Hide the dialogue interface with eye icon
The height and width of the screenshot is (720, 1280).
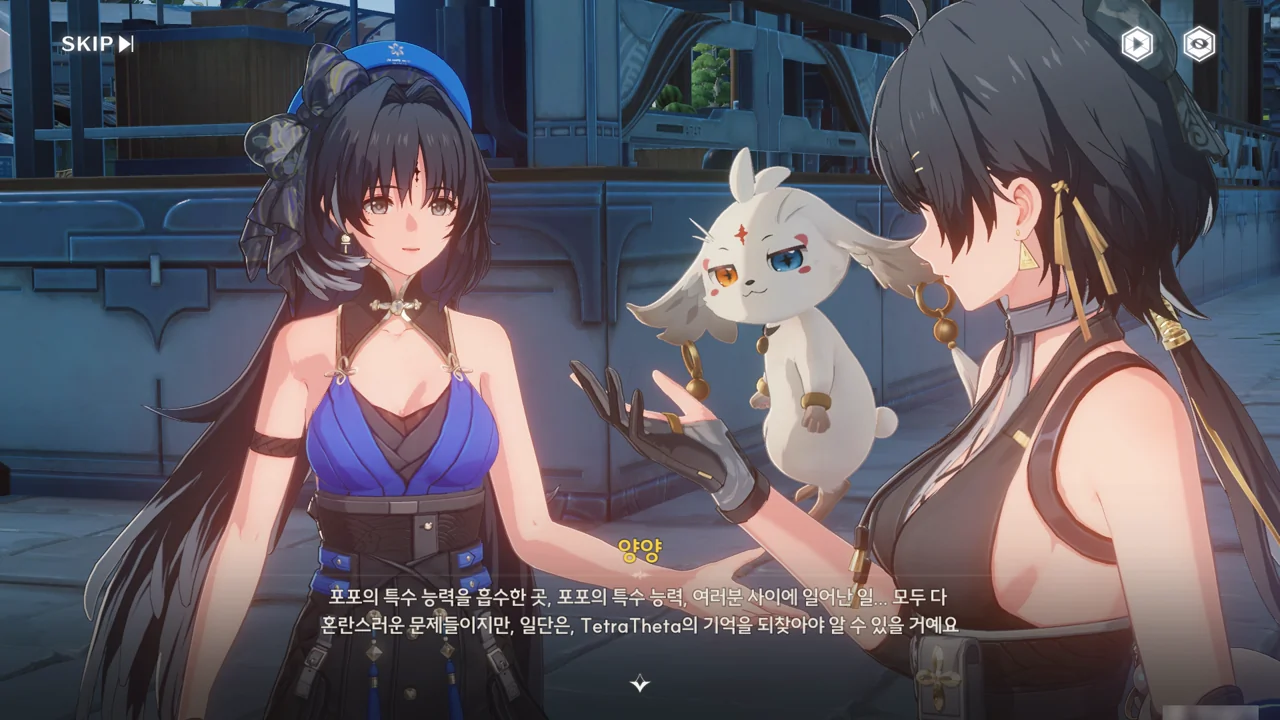click(1199, 44)
